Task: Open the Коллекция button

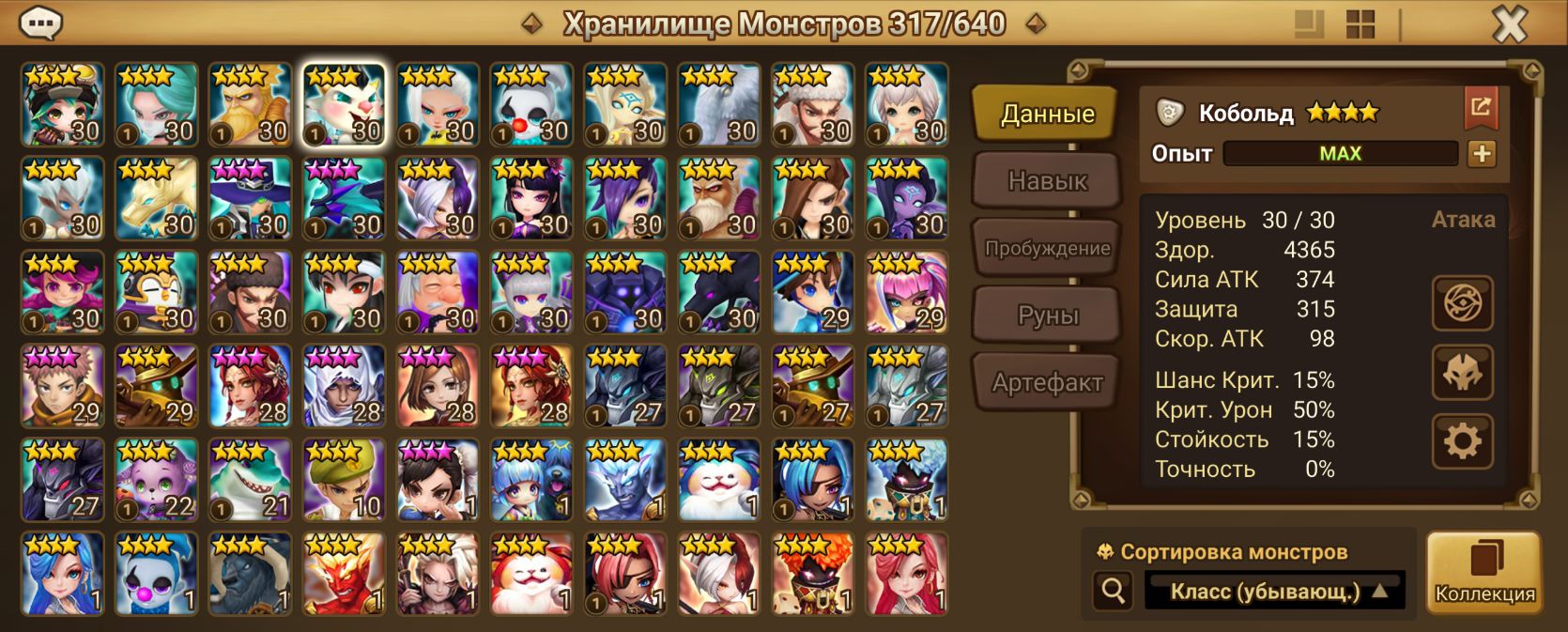Action: 1484,573
